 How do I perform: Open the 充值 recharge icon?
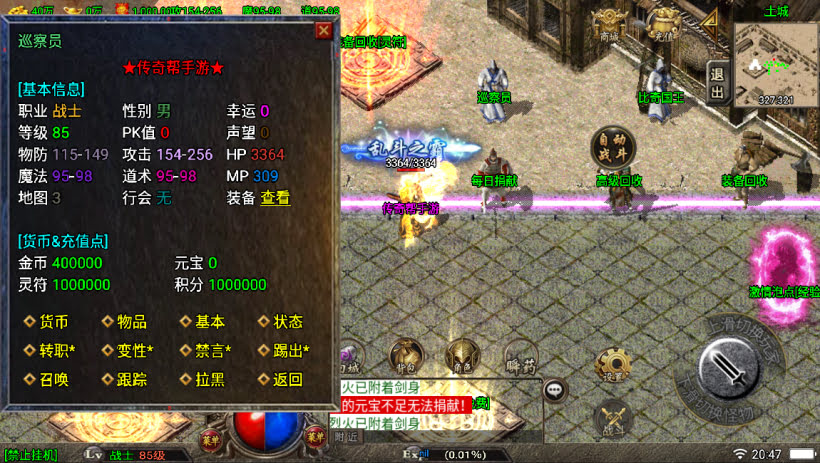click(663, 25)
